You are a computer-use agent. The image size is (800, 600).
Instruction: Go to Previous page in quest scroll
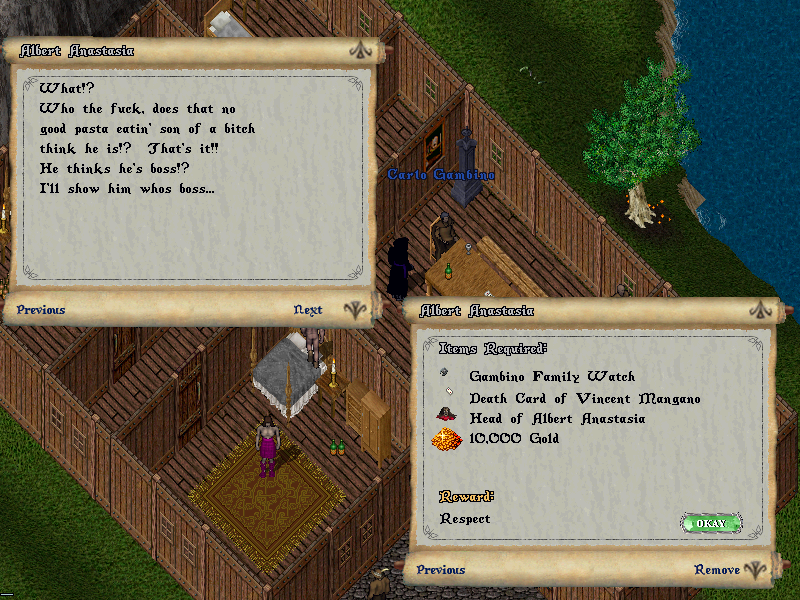(x=441, y=570)
